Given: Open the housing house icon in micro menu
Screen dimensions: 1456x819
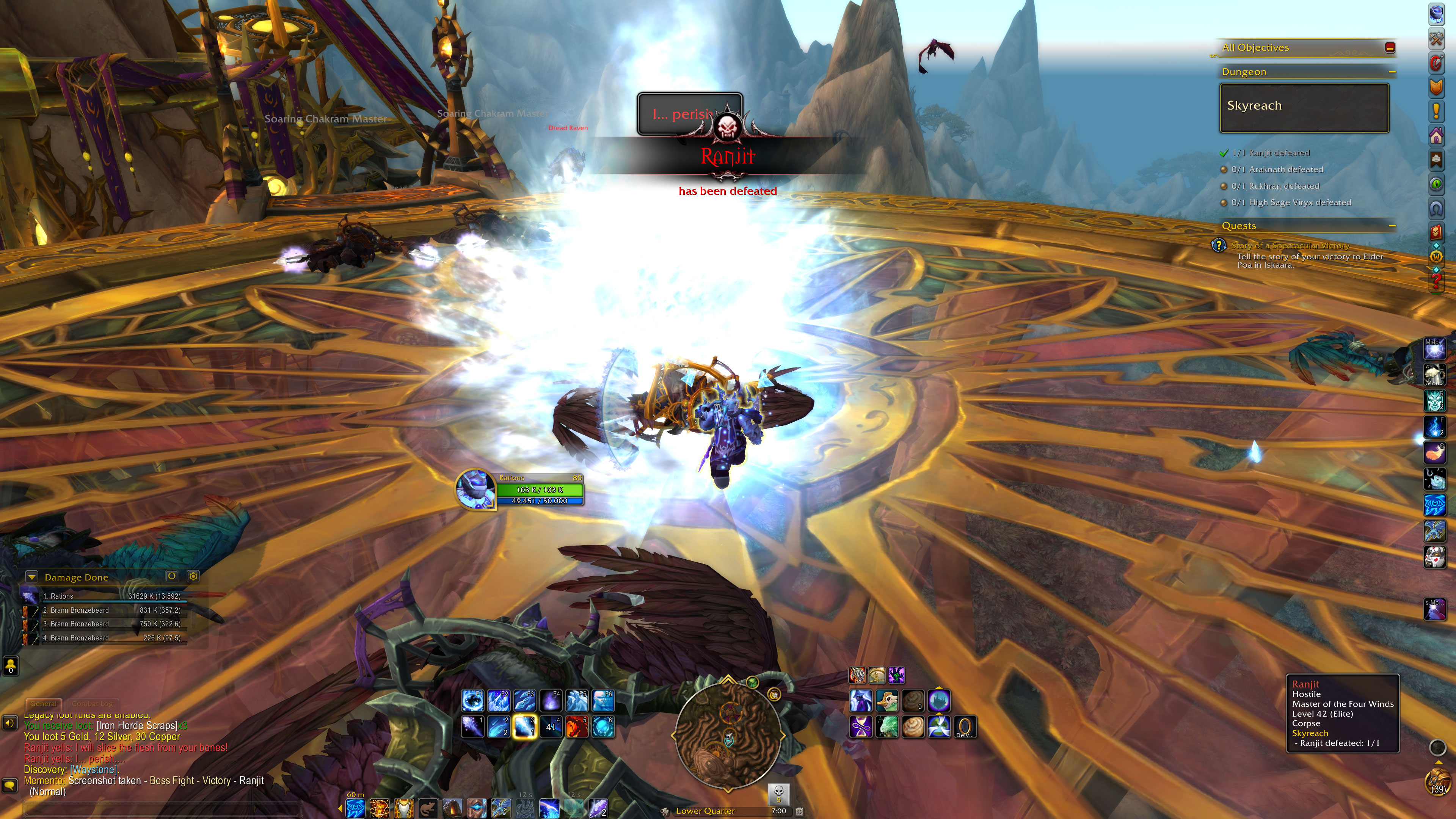Looking at the screenshot, I should [x=1436, y=136].
